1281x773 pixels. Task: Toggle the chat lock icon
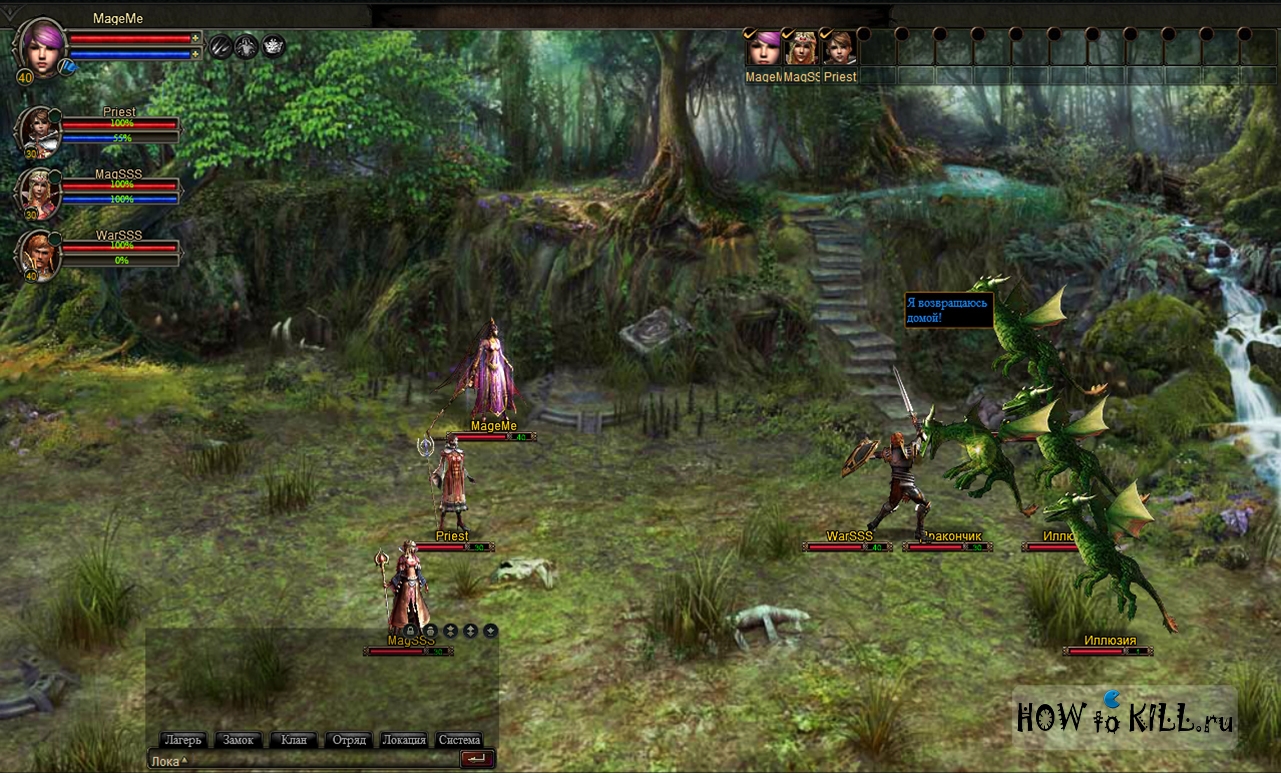(x=410, y=631)
